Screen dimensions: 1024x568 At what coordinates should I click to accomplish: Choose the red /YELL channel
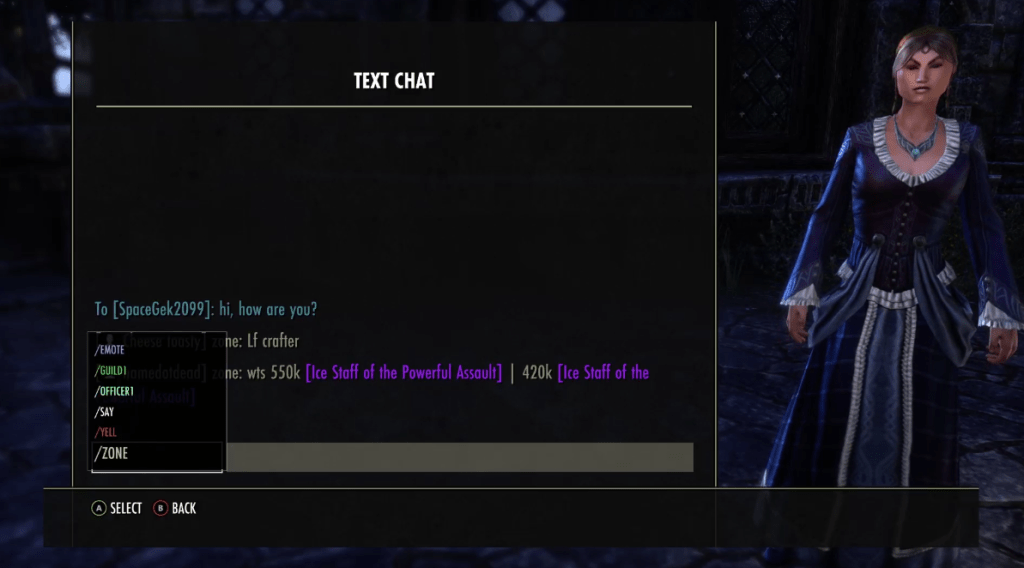[x=106, y=432]
